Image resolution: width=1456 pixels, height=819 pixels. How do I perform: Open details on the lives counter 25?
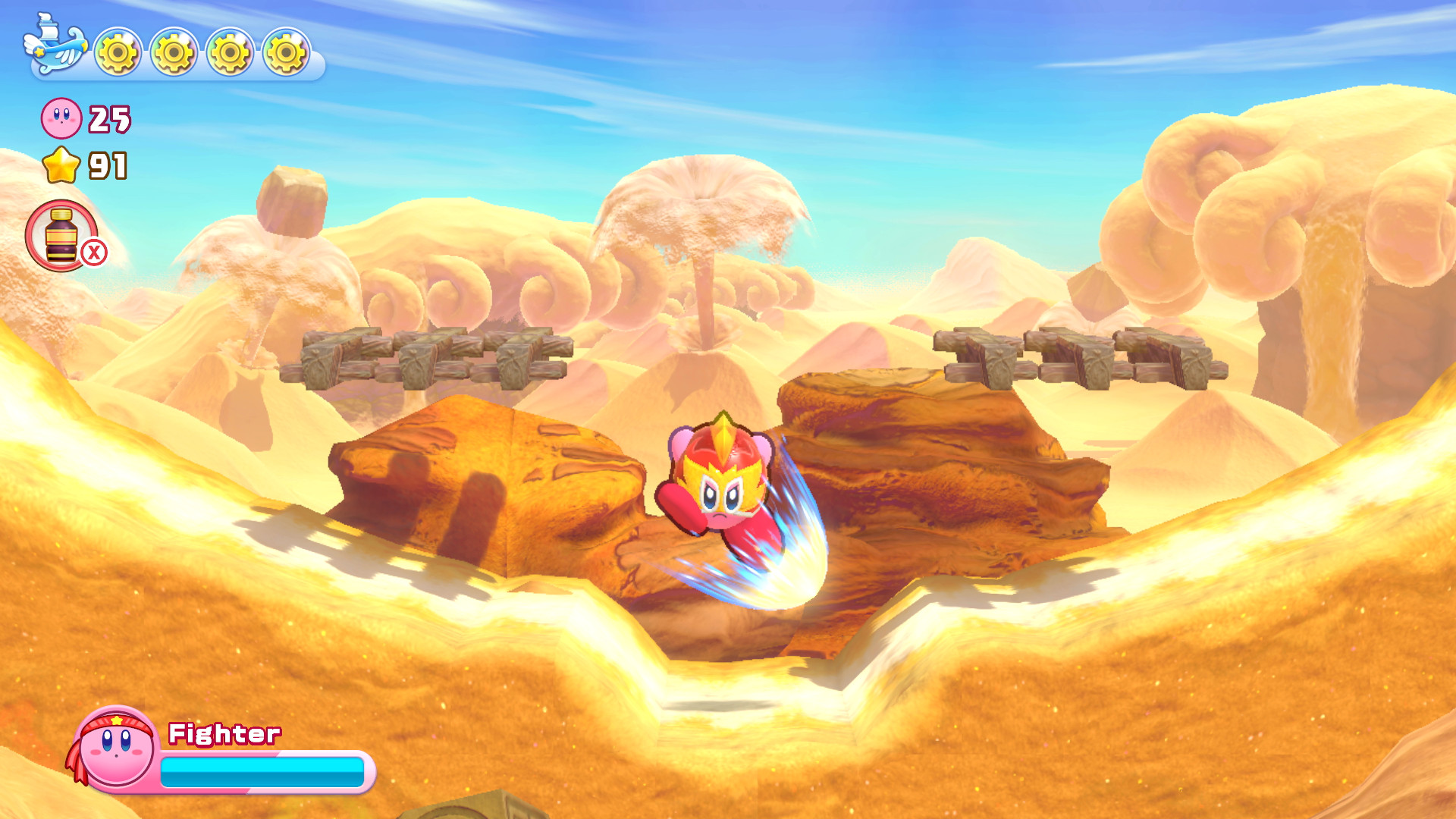click(108, 118)
